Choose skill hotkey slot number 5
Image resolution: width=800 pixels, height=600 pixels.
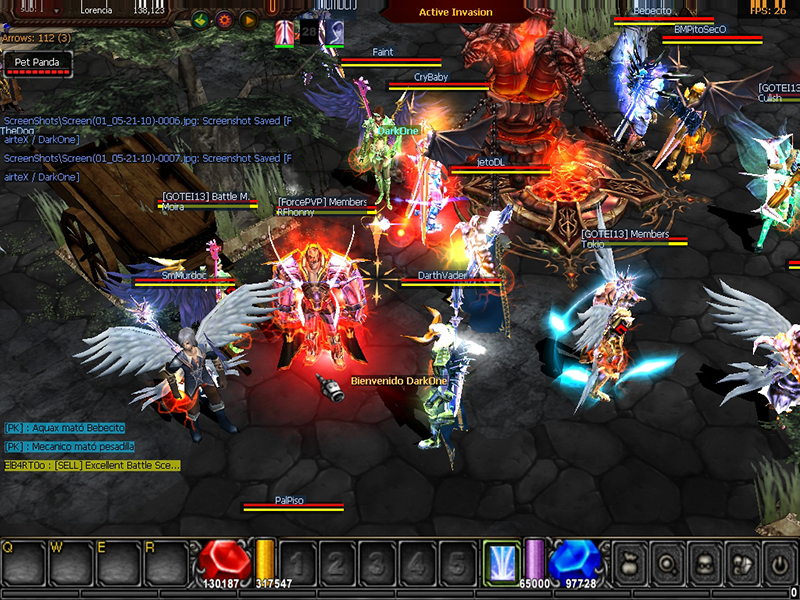coord(457,563)
